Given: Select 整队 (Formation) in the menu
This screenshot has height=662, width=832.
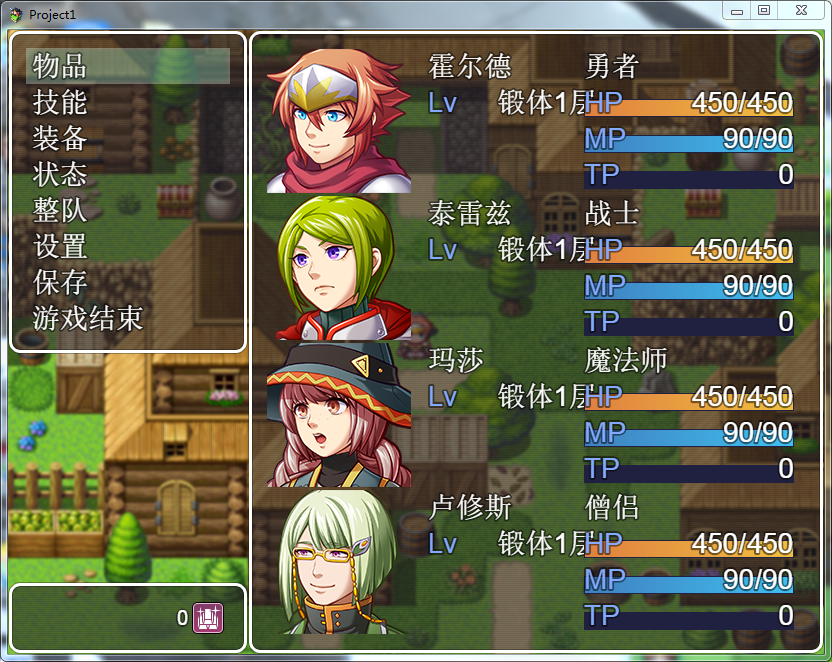Looking at the screenshot, I should [128, 210].
